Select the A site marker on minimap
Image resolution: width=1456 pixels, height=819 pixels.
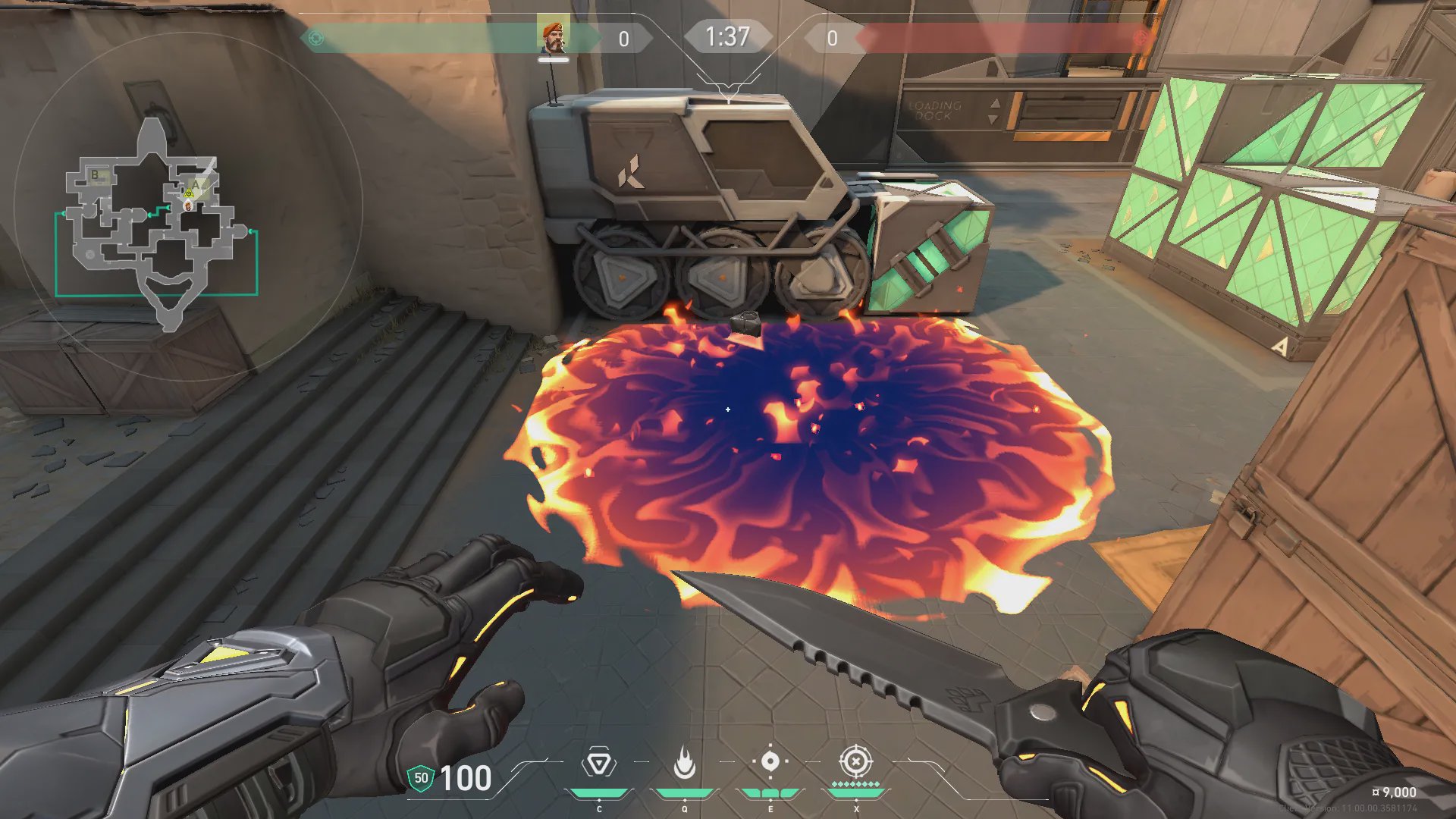tap(196, 184)
